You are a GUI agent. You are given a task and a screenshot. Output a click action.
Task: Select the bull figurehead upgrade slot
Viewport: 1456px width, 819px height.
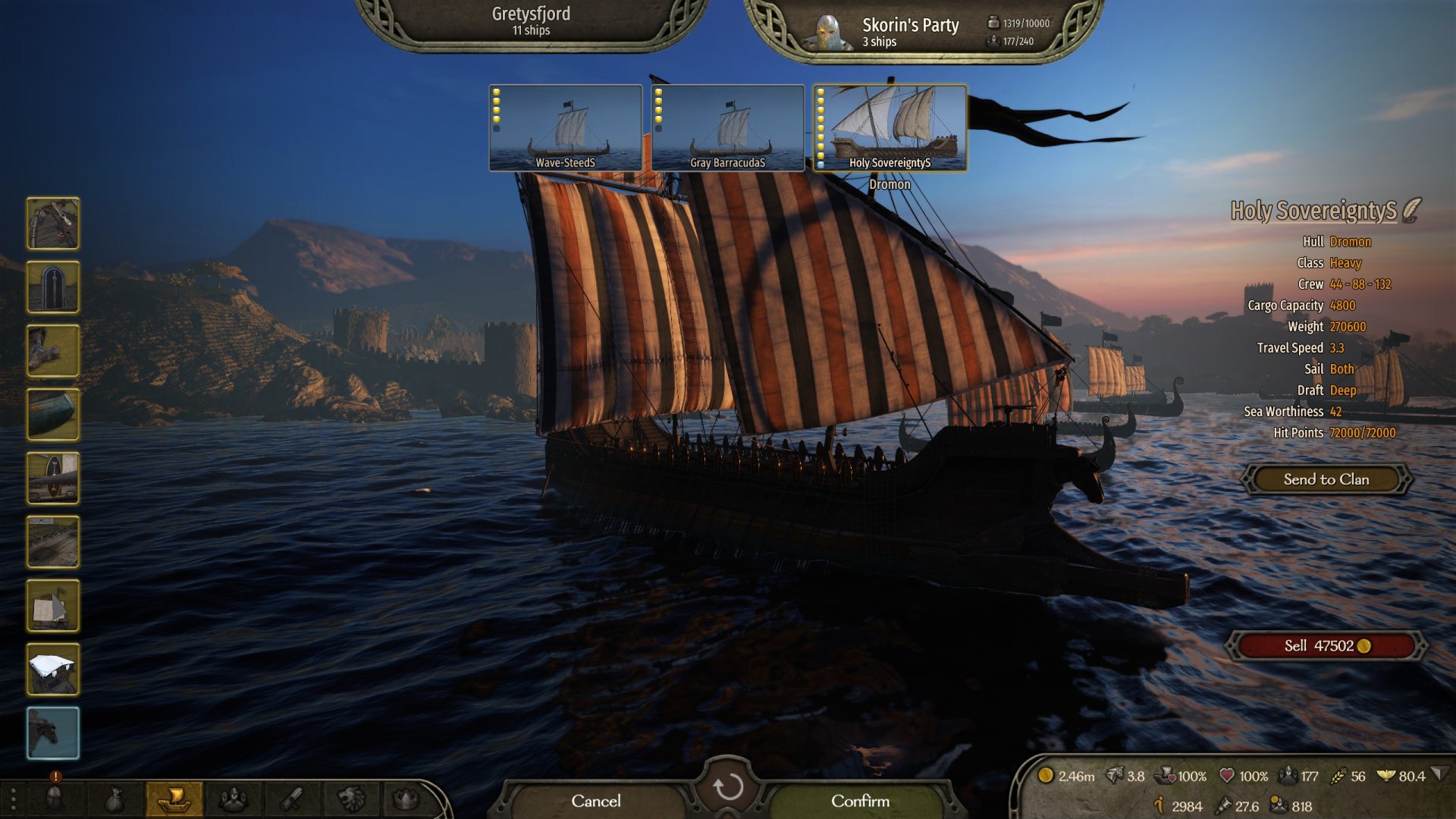53,733
